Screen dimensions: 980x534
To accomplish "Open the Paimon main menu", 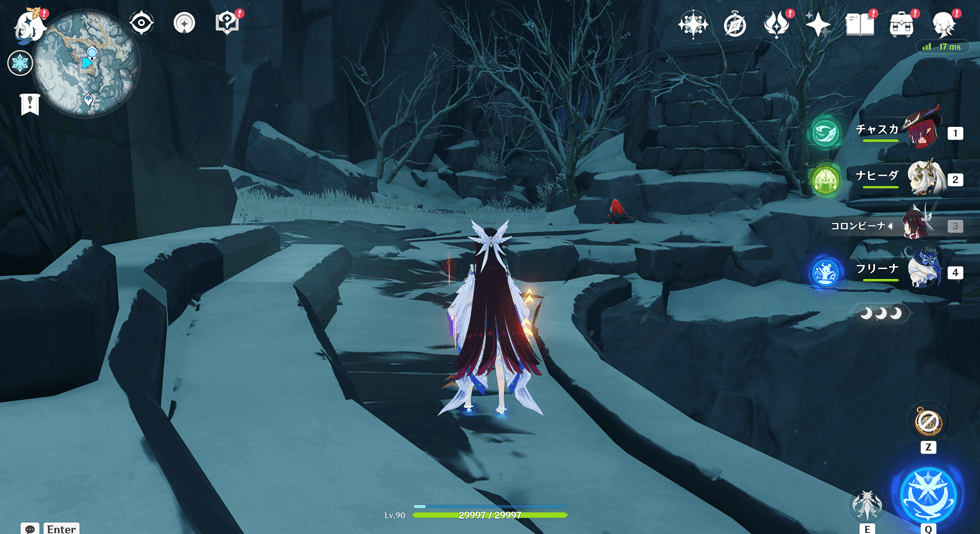I will pos(30,25).
